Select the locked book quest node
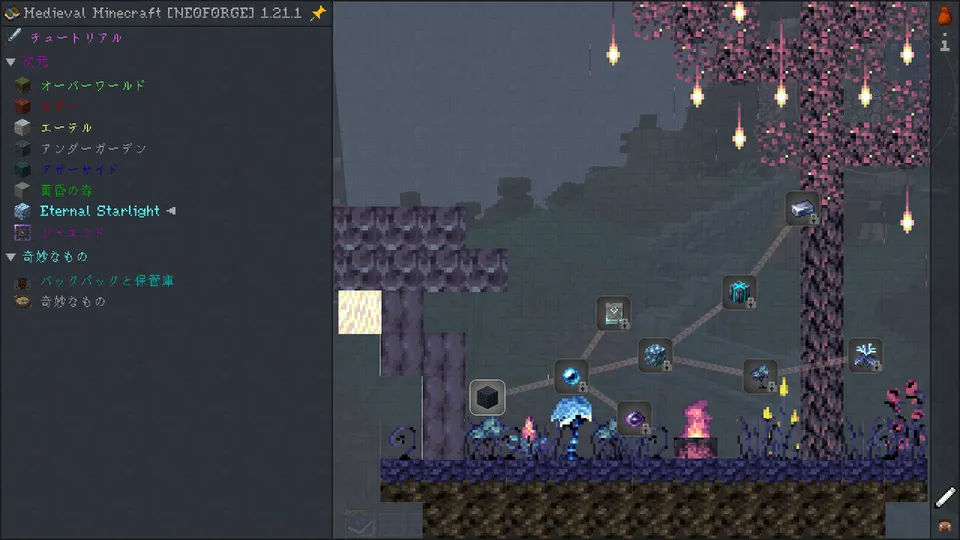The image size is (960, 540). click(613, 313)
